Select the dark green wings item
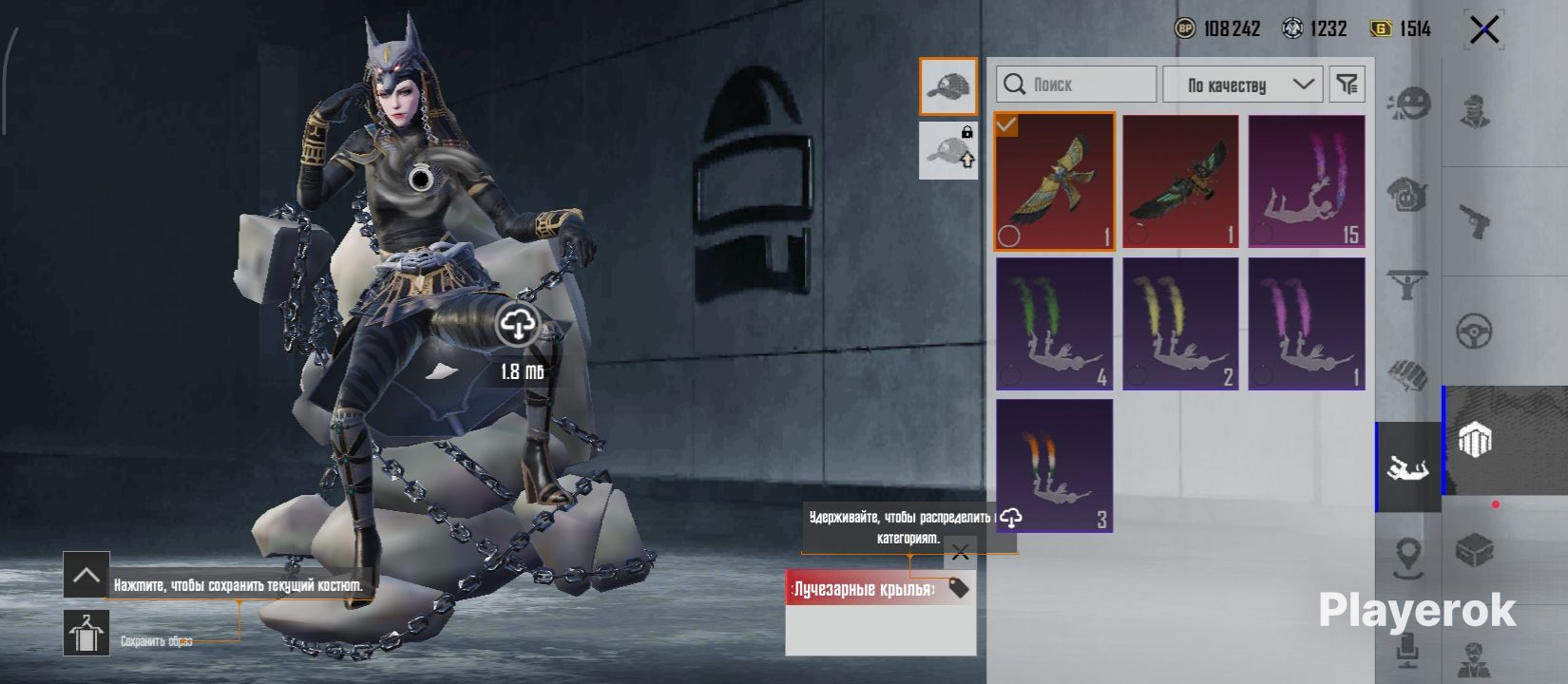This screenshot has height=684, width=1568. pyautogui.click(x=1180, y=181)
